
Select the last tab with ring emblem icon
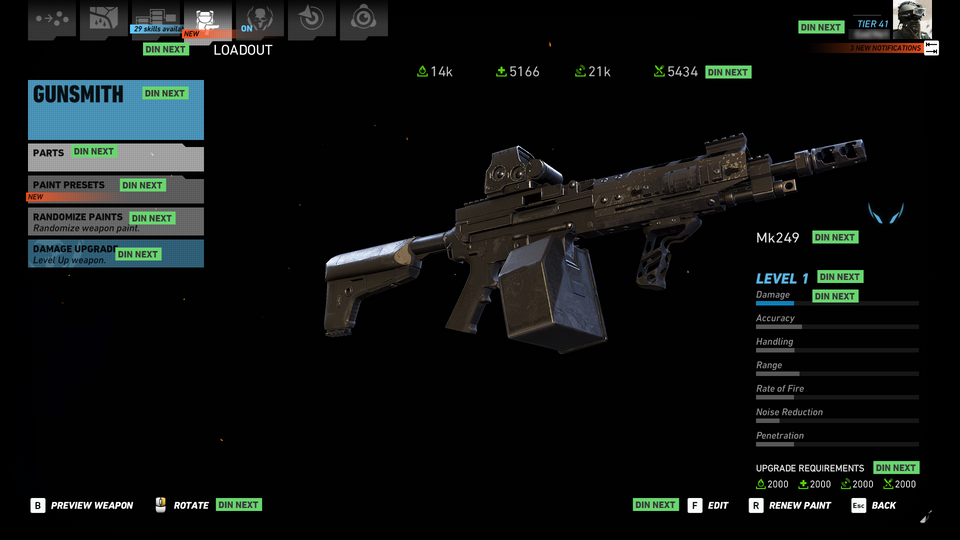[363, 20]
